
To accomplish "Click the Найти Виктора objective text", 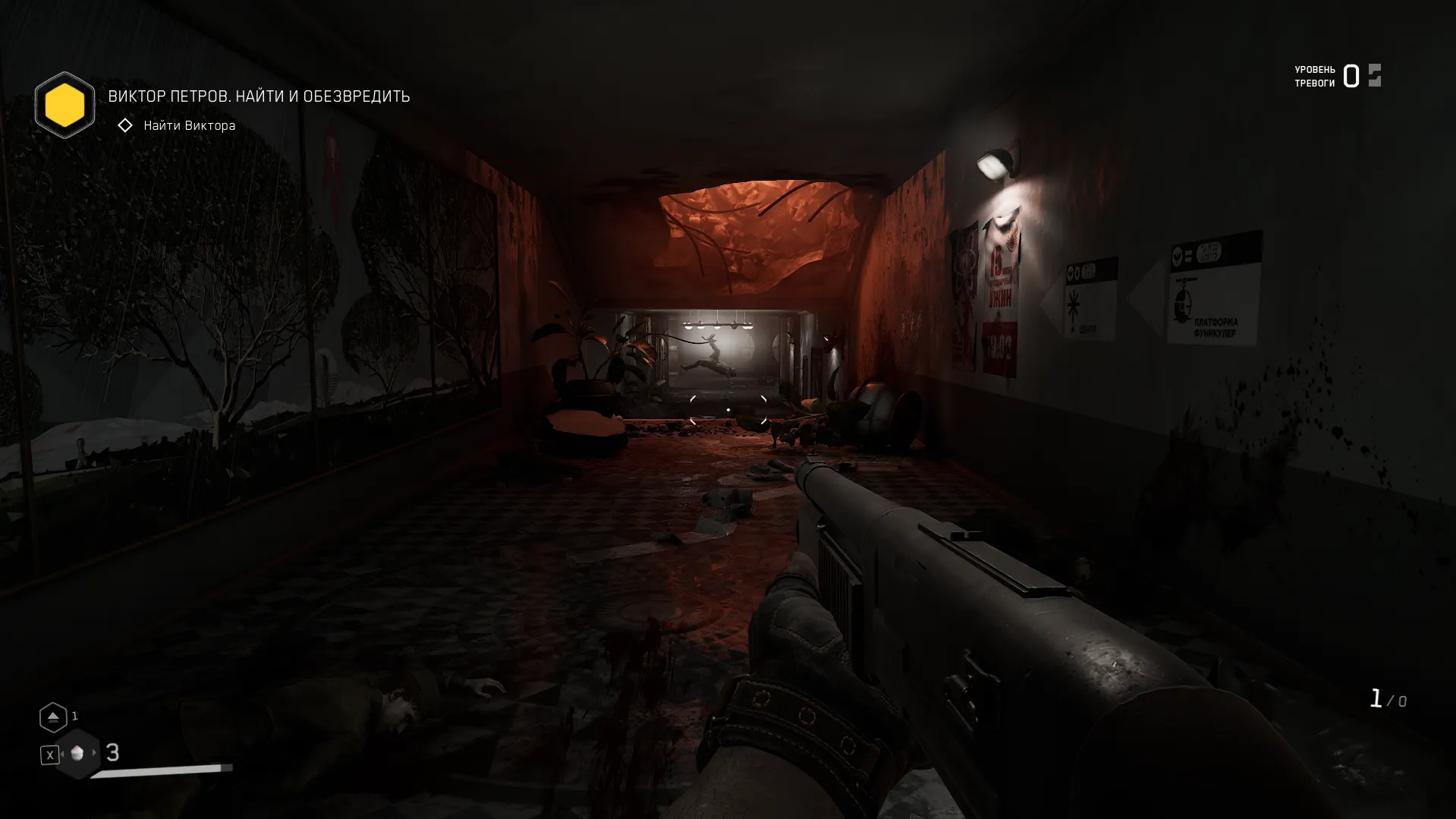I will (188, 124).
